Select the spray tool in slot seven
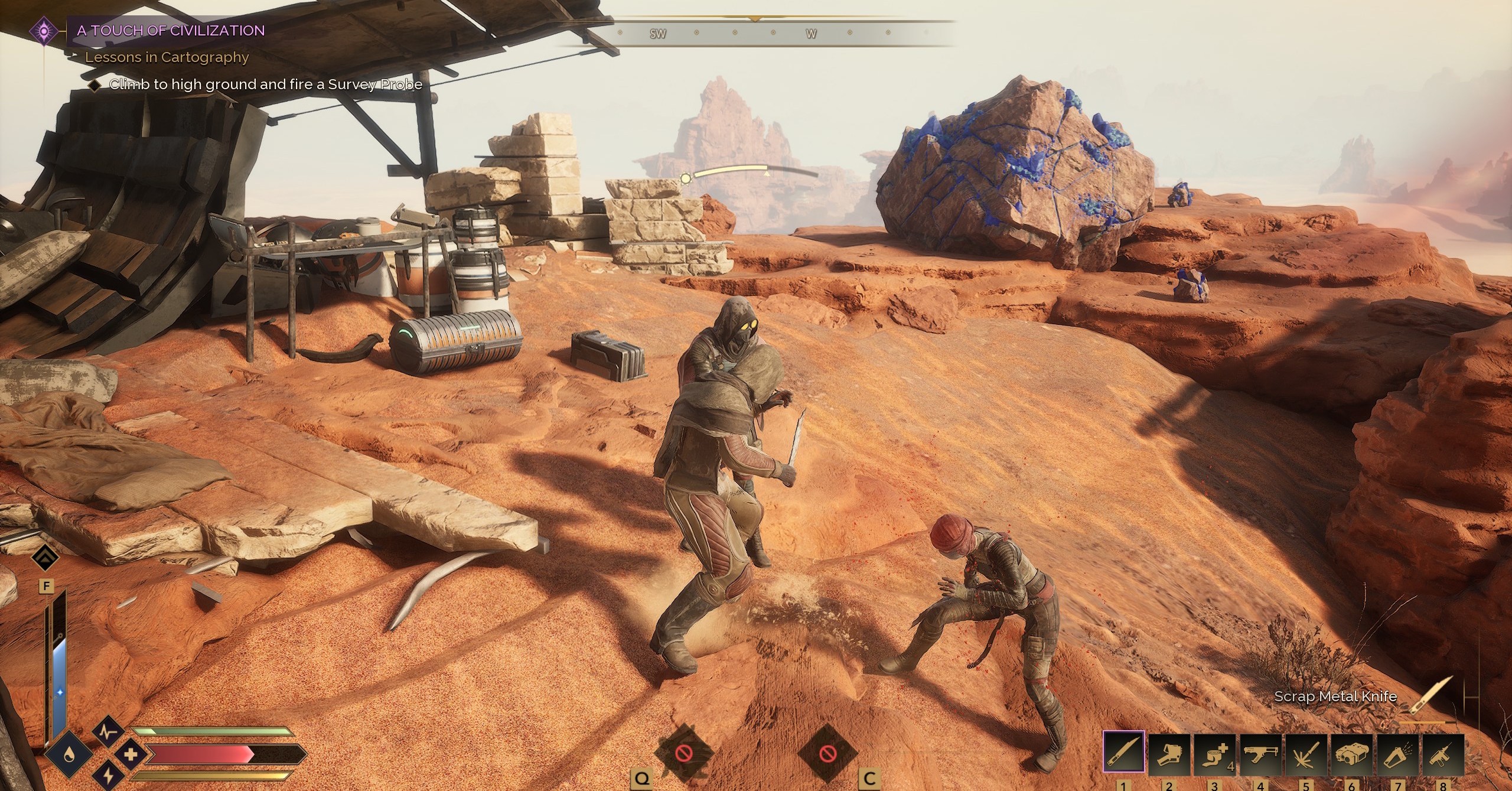Image resolution: width=1512 pixels, height=791 pixels. click(1397, 753)
